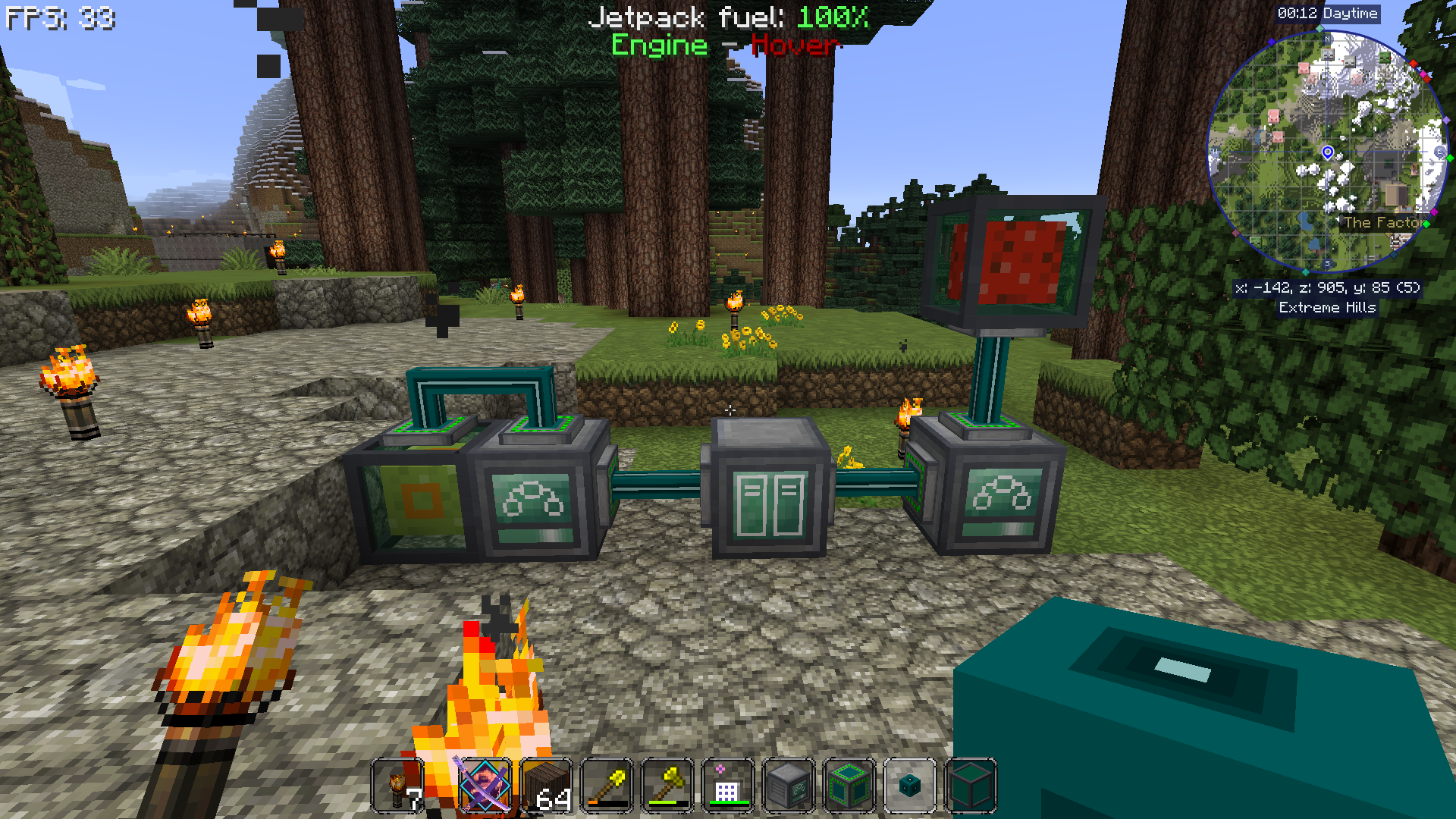The image size is (1456, 819).
Task: Click the coordinates readout below the minimap
Action: (1329, 288)
